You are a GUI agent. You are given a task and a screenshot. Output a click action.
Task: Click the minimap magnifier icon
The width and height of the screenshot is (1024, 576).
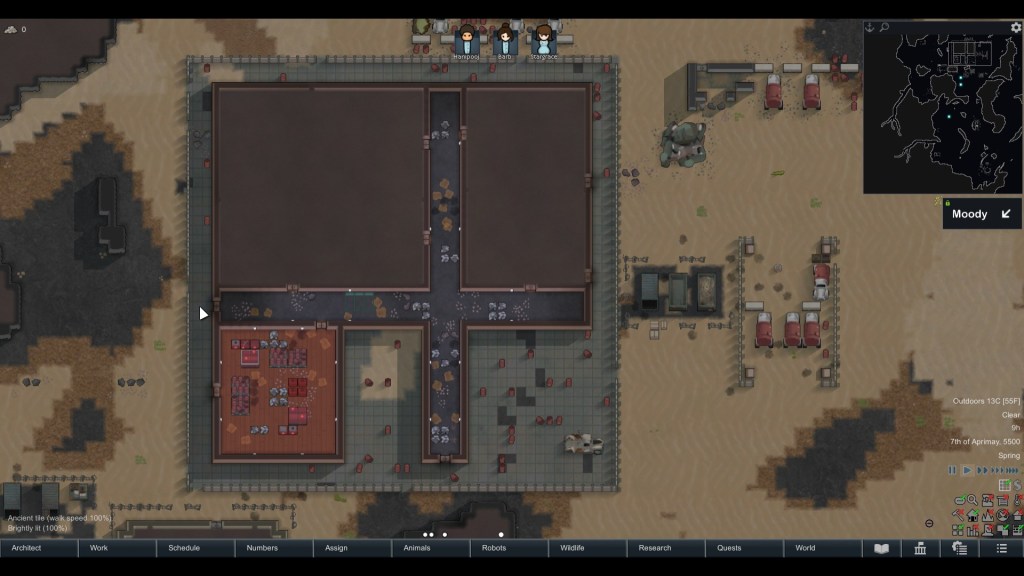[x=884, y=28]
